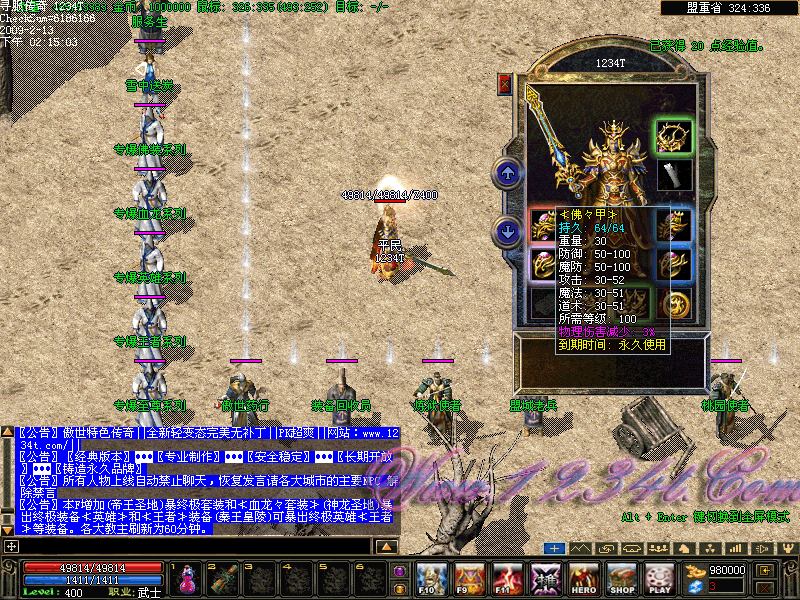Use the pink potion in hotbar slot 1
The height and width of the screenshot is (600, 800).
point(187,578)
